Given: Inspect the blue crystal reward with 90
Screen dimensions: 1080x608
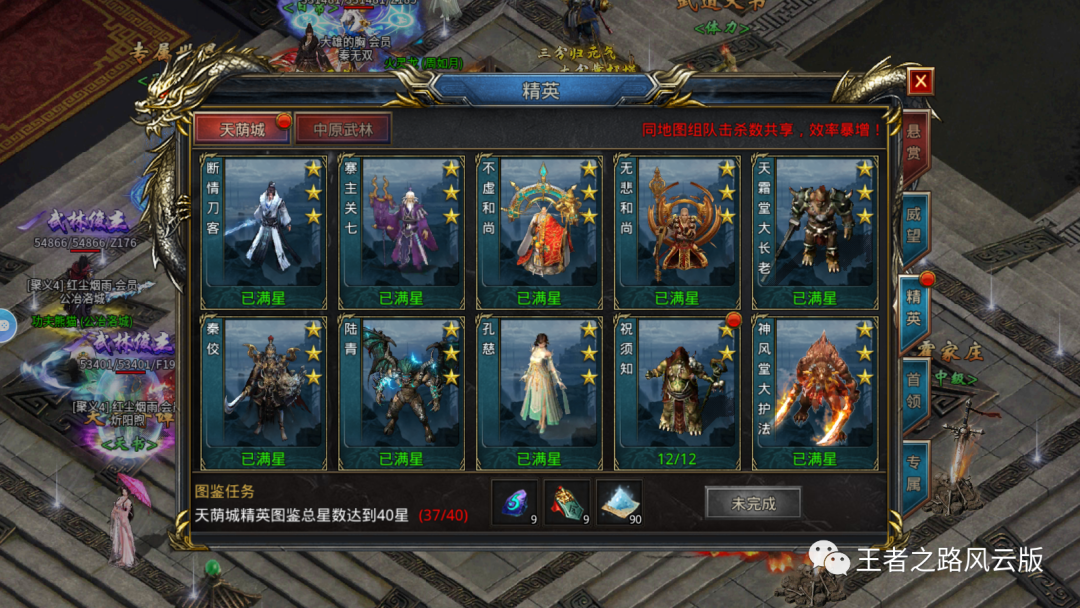Looking at the screenshot, I should coord(618,501).
